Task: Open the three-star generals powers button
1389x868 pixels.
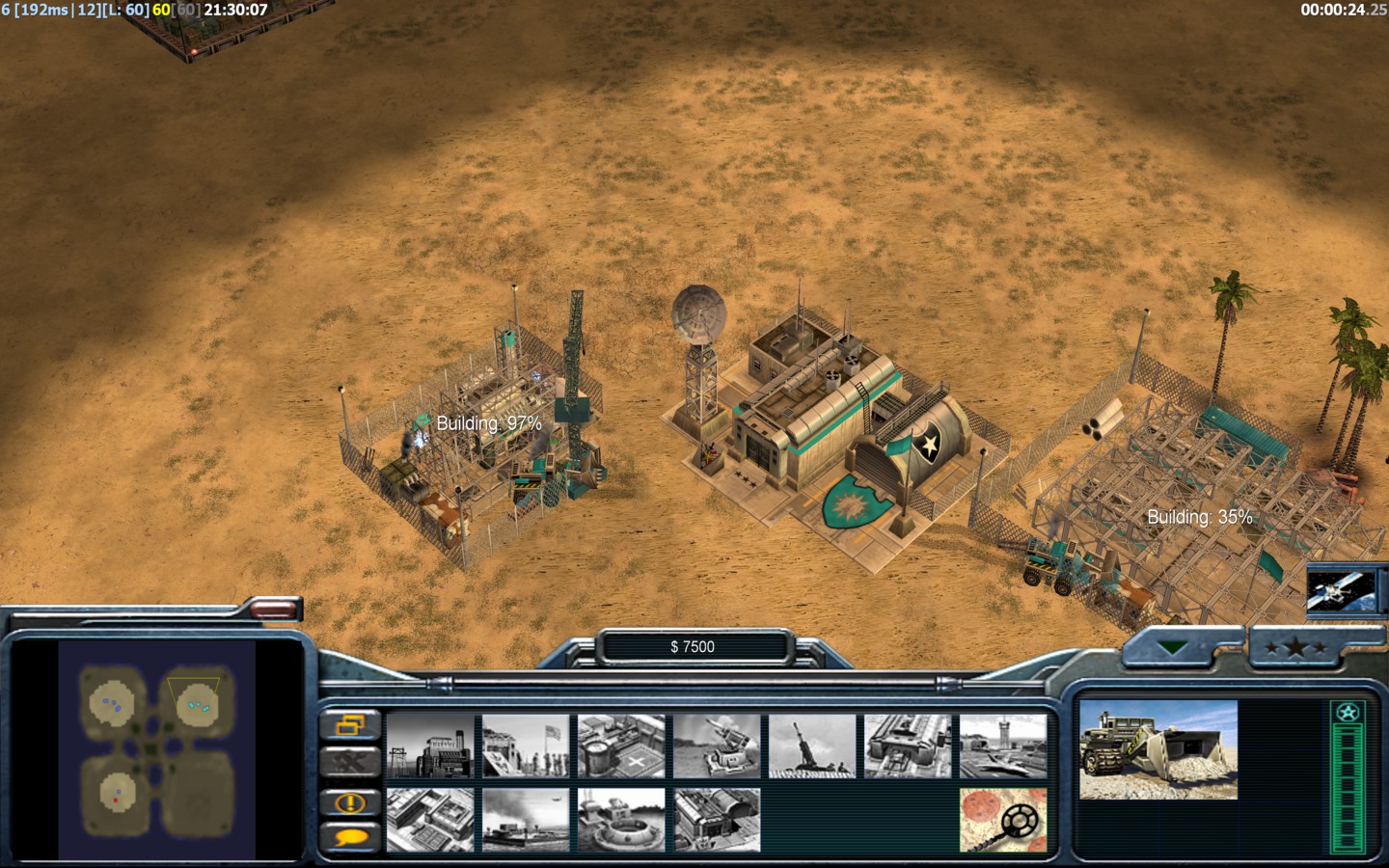Action: [1294, 647]
